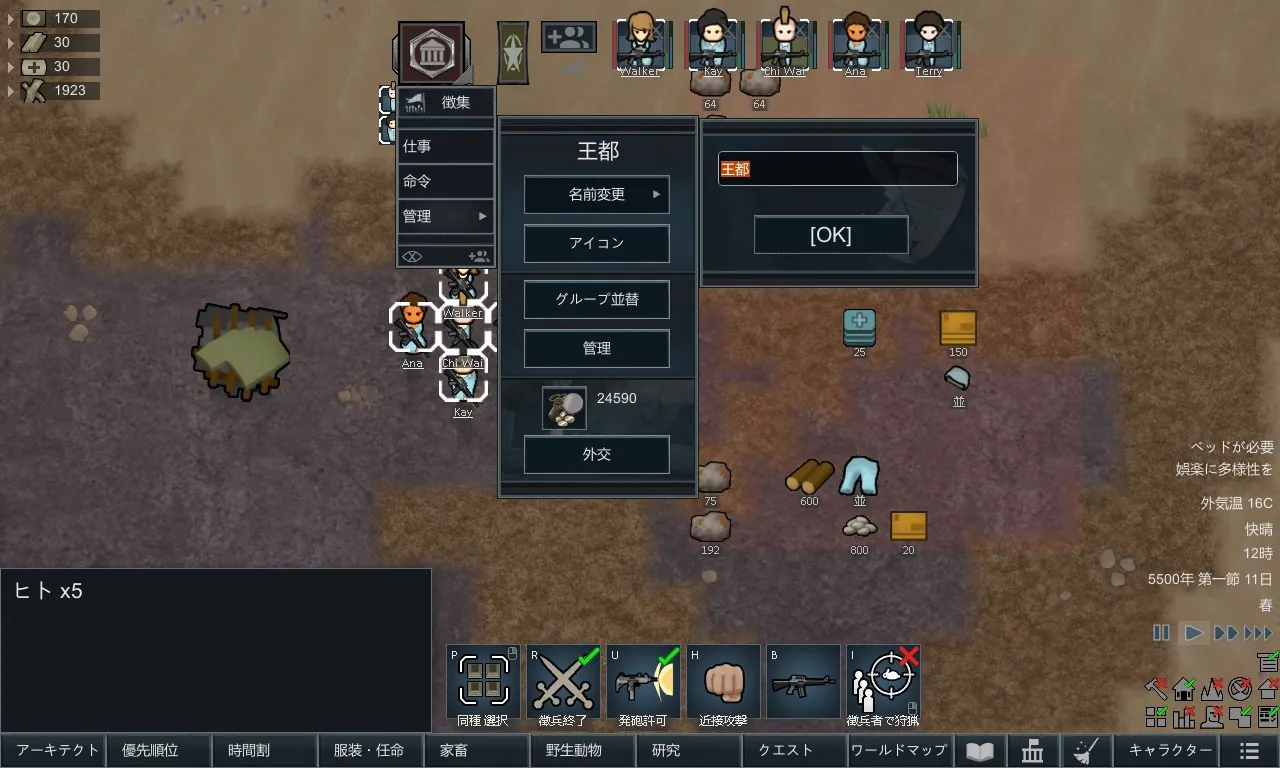1280x768 pixels.
Task: Select Terry's colonist portrait
Action: pyautogui.click(x=928, y=44)
